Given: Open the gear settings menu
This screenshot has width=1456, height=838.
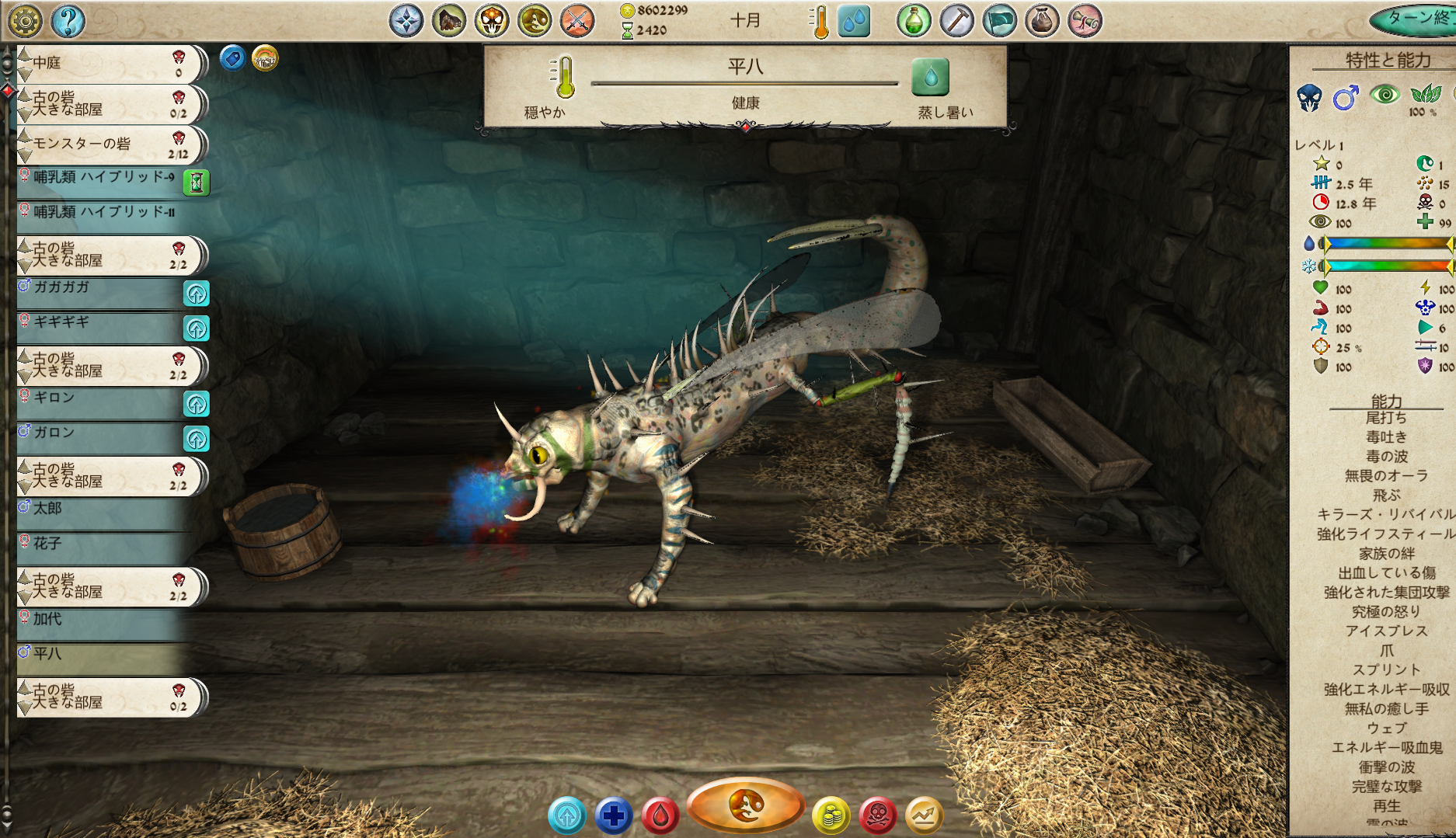Looking at the screenshot, I should (25, 21).
